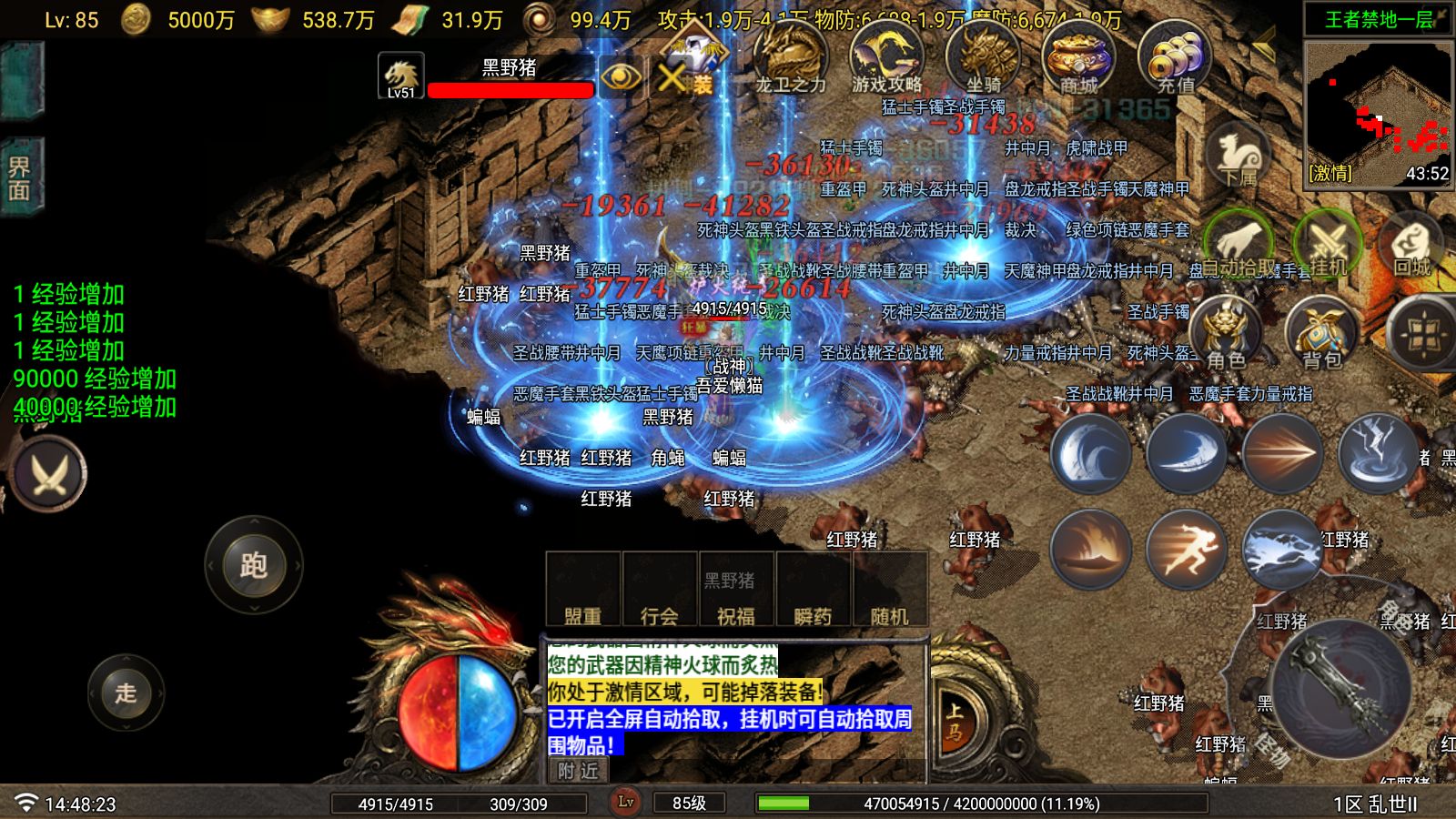The width and height of the screenshot is (1456, 819).
Task: Tap the crossed swords attack mode button
Action: (49, 474)
